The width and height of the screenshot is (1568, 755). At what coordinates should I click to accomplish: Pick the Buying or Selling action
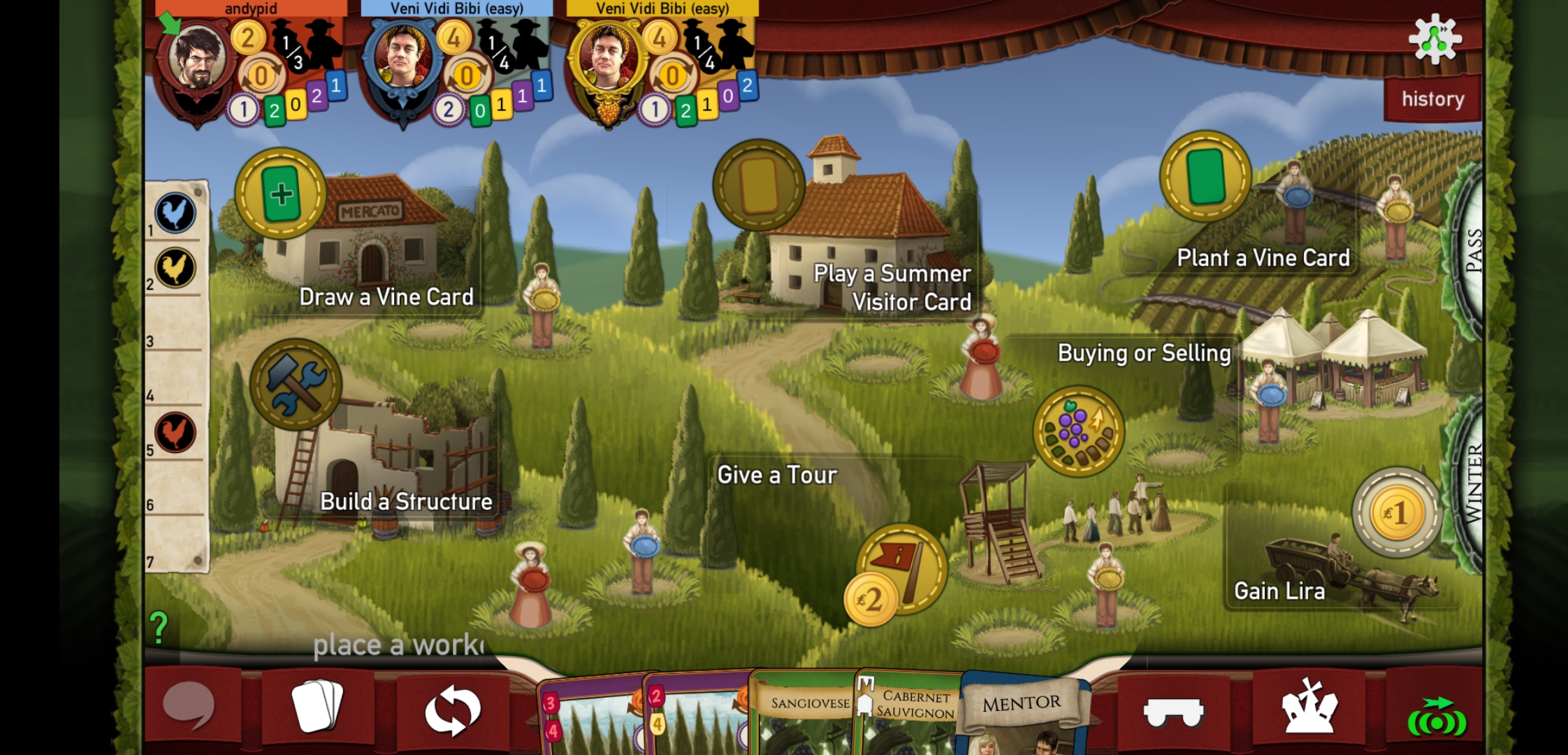coord(1078,431)
